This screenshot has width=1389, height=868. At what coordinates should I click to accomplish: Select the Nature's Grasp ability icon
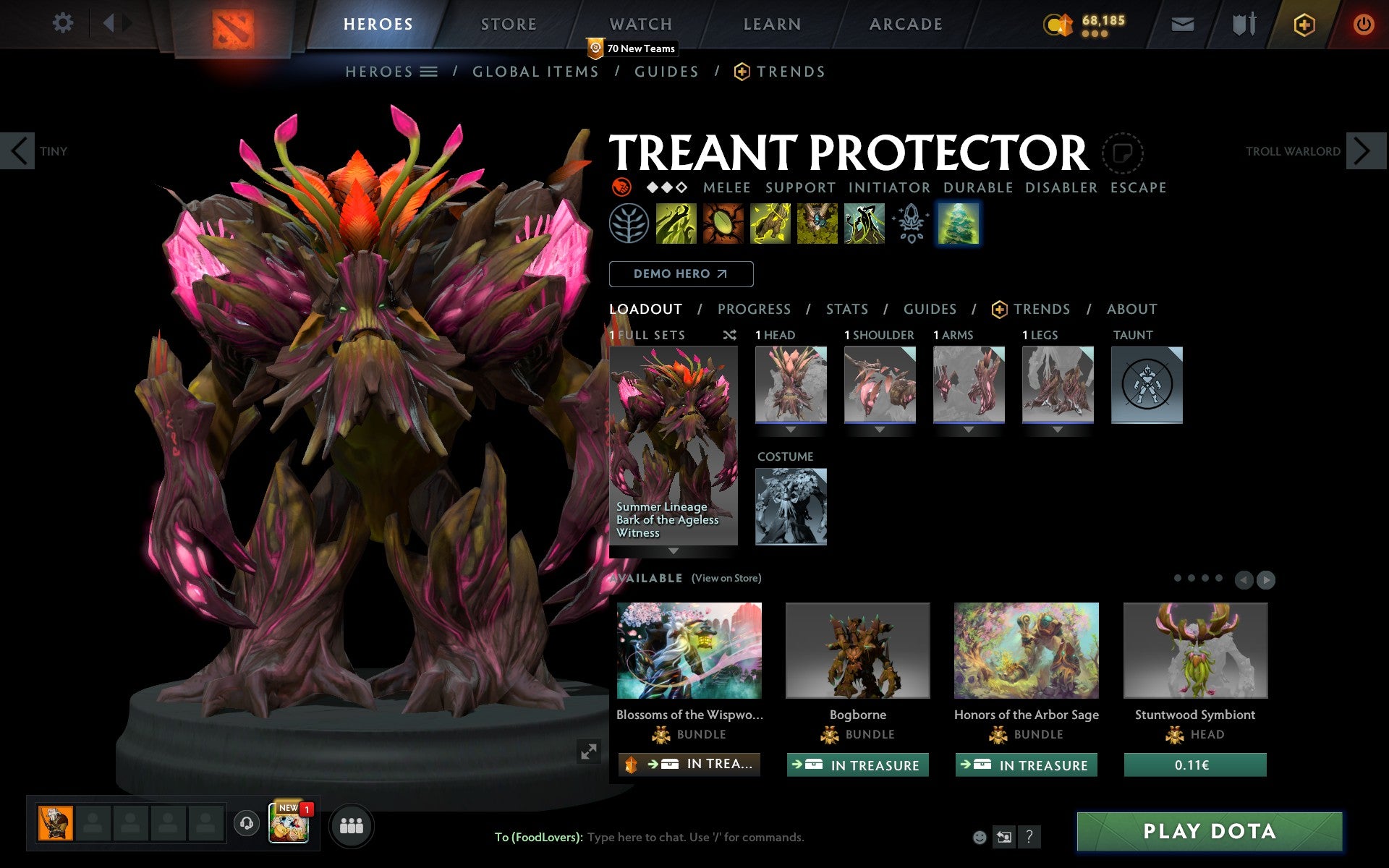tap(676, 226)
